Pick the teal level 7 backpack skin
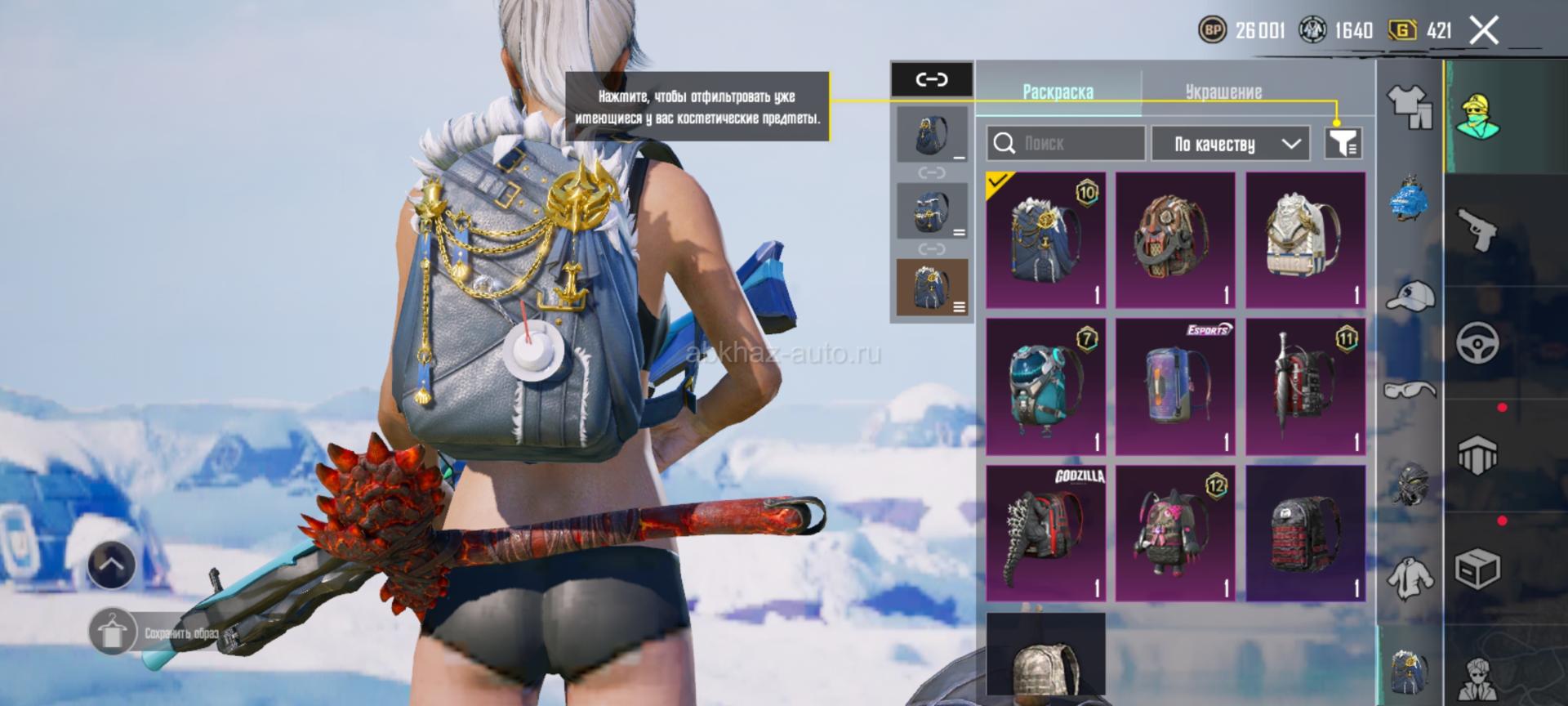1568x706 pixels. (x=1045, y=387)
